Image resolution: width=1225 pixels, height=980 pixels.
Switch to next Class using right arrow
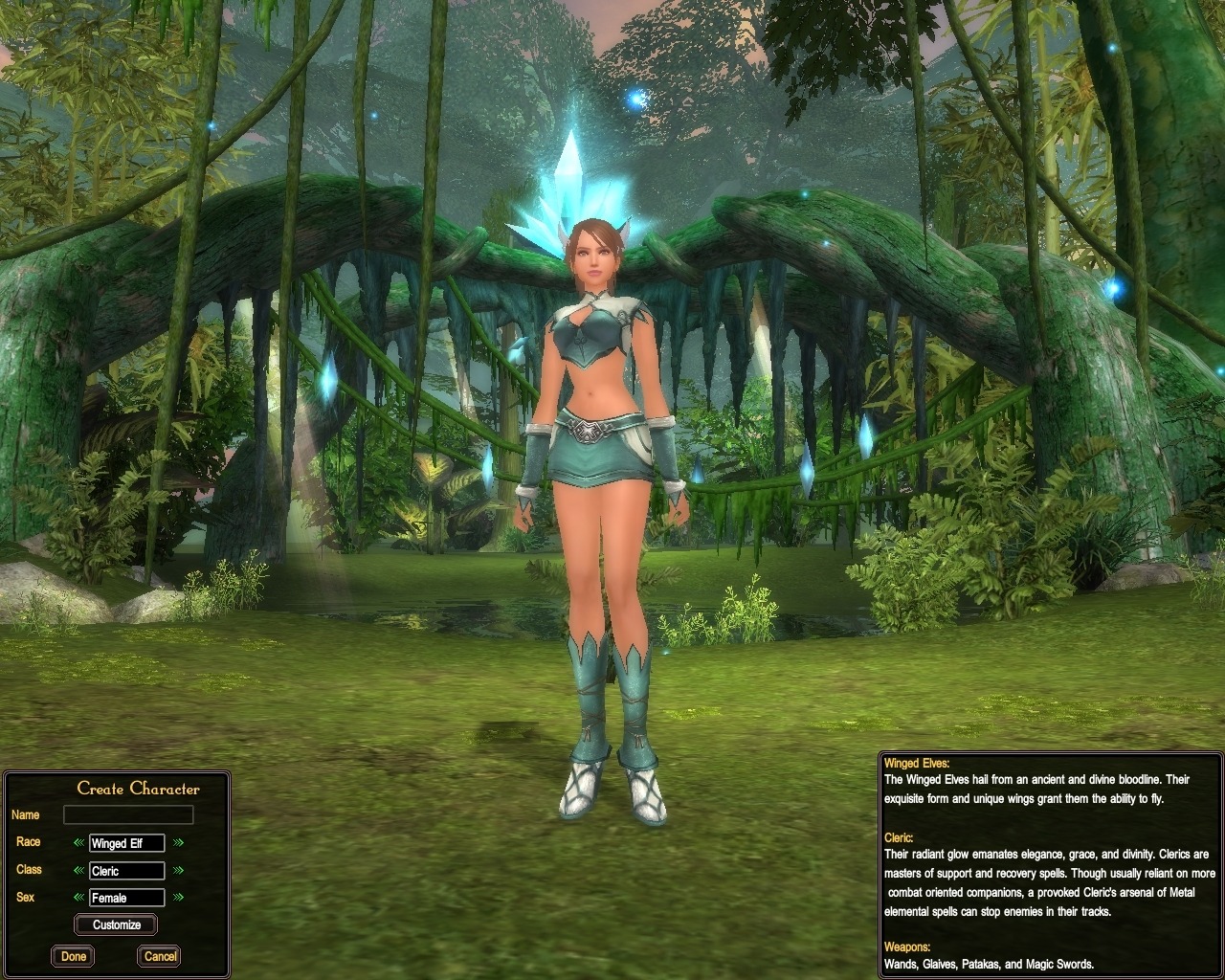click(178, 871)
